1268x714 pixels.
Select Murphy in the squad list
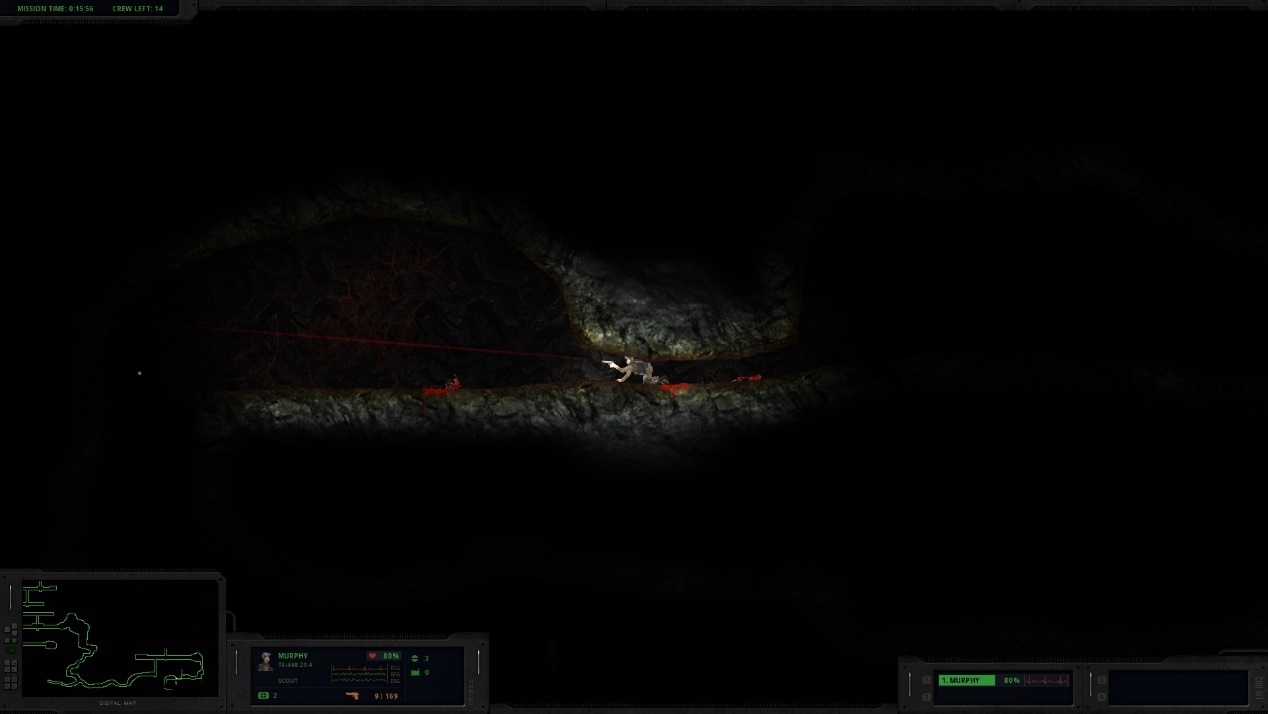[x=966, y=680]
